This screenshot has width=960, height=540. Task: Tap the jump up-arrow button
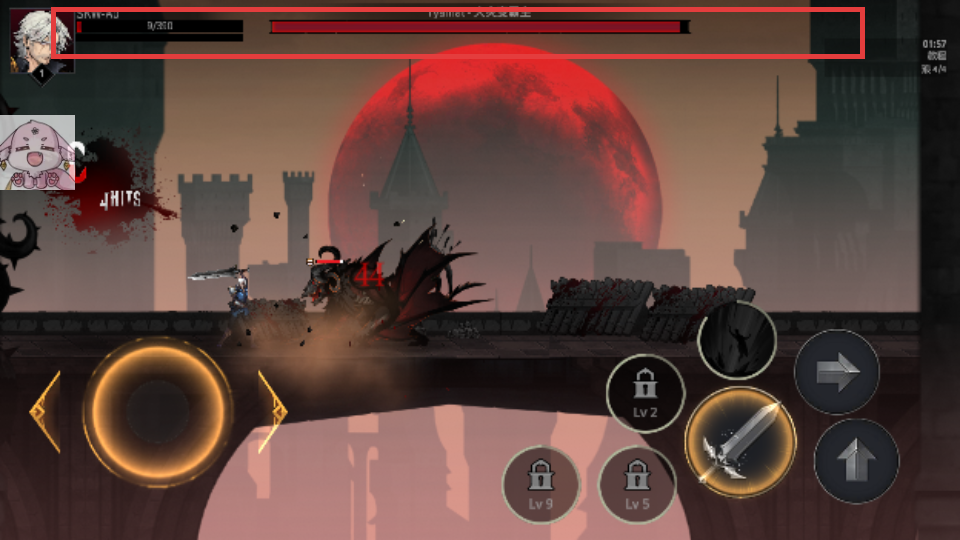[x=856, y=460]
